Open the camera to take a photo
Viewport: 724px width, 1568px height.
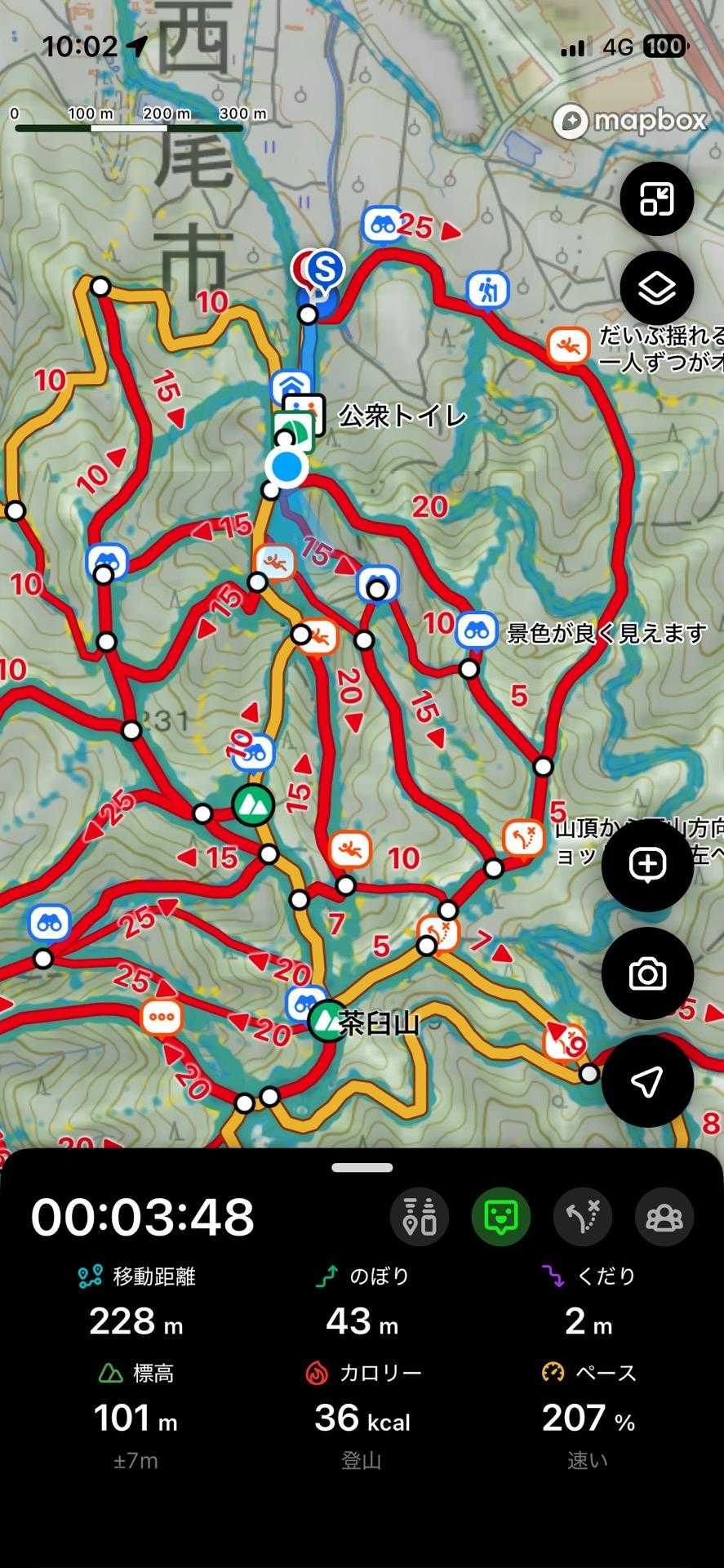[647, 973]
